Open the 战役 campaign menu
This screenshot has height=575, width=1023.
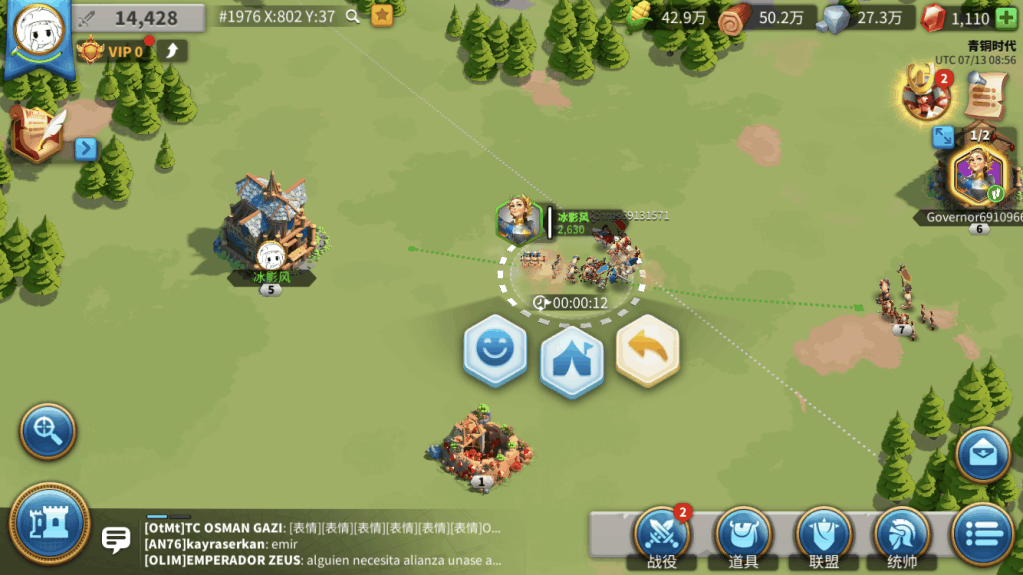click(661, 537)
